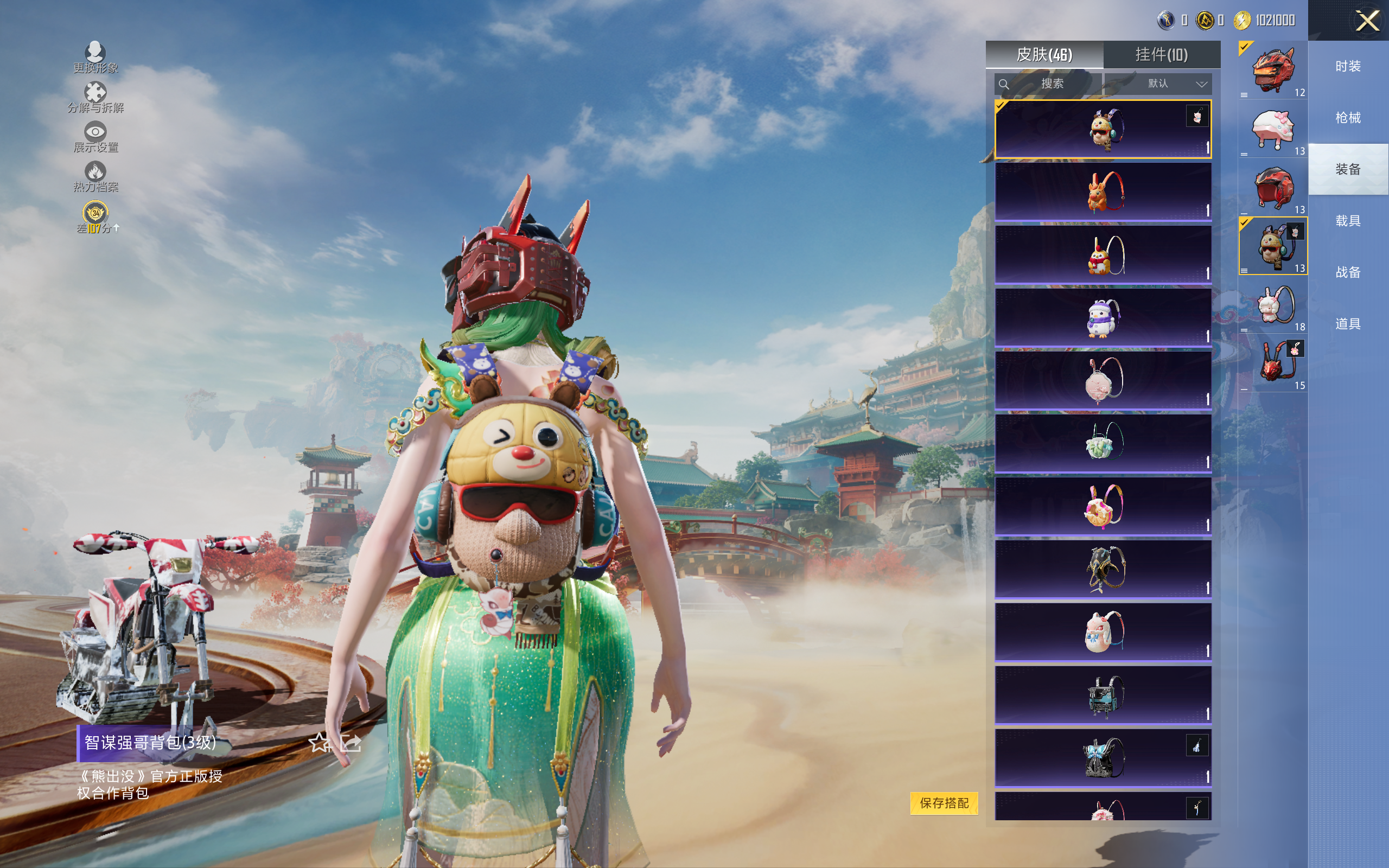The image size is (1389, 868).
Task: Open the 道具 items category
Action: [x=1348, y=324]
